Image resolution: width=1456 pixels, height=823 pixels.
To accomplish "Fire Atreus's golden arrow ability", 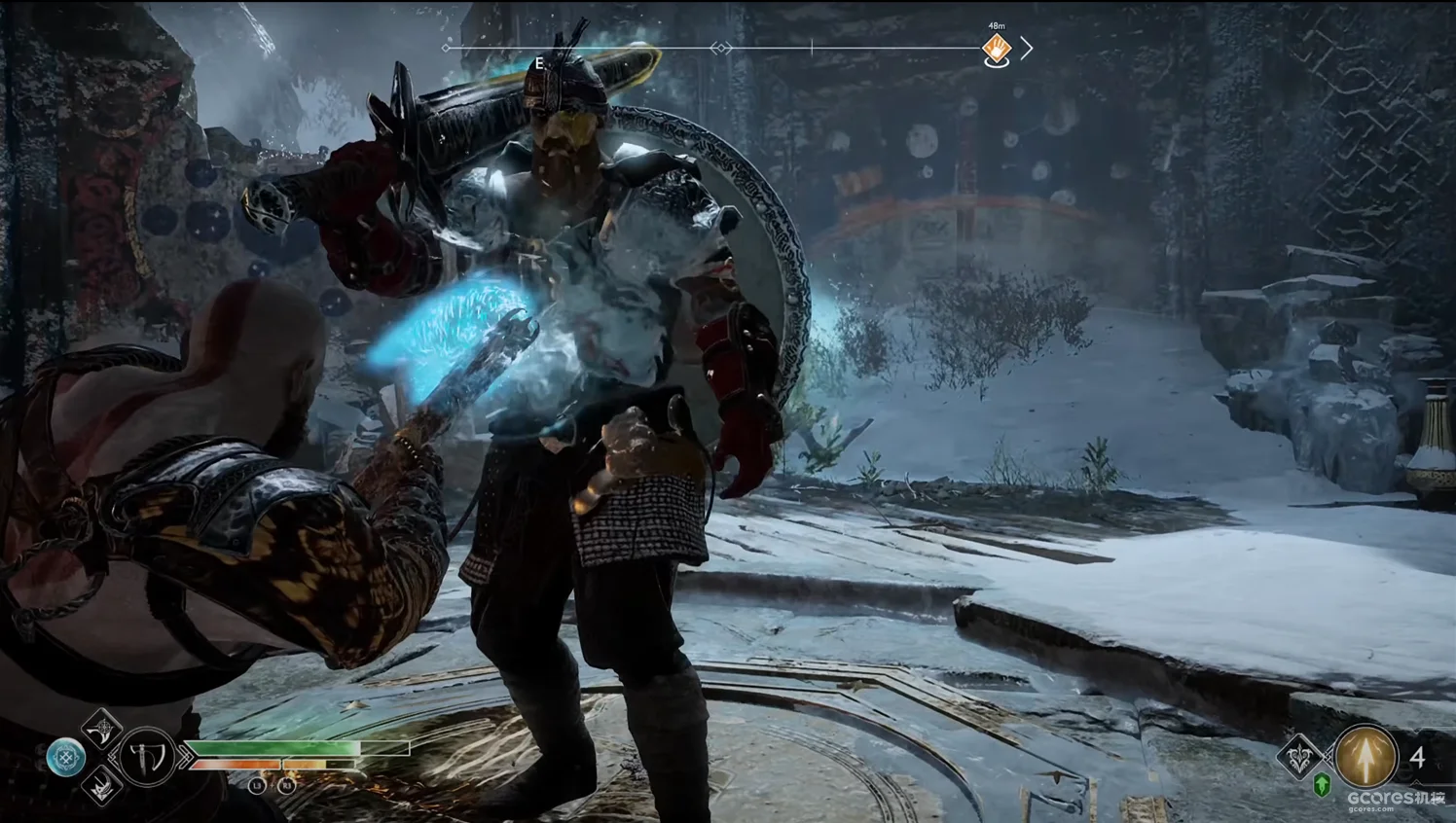I will [1364, 756].
